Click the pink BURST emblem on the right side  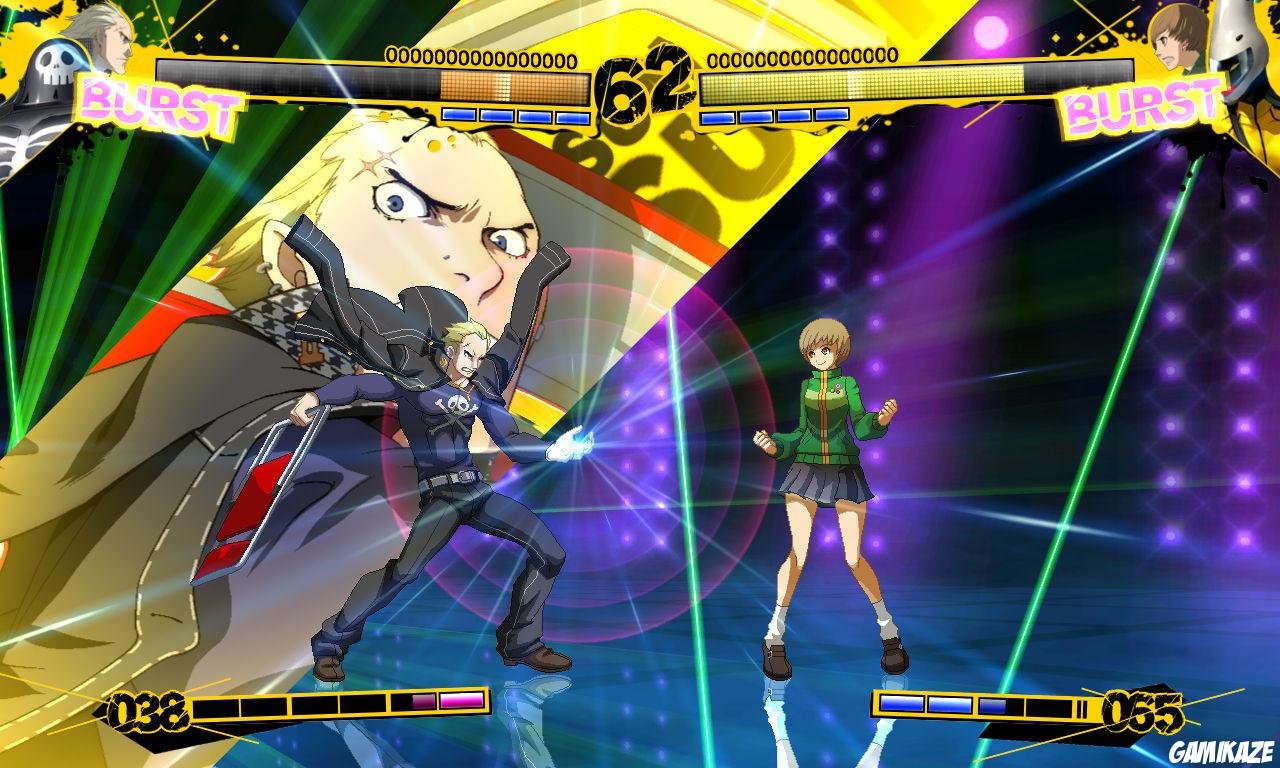coord(1140,106)
